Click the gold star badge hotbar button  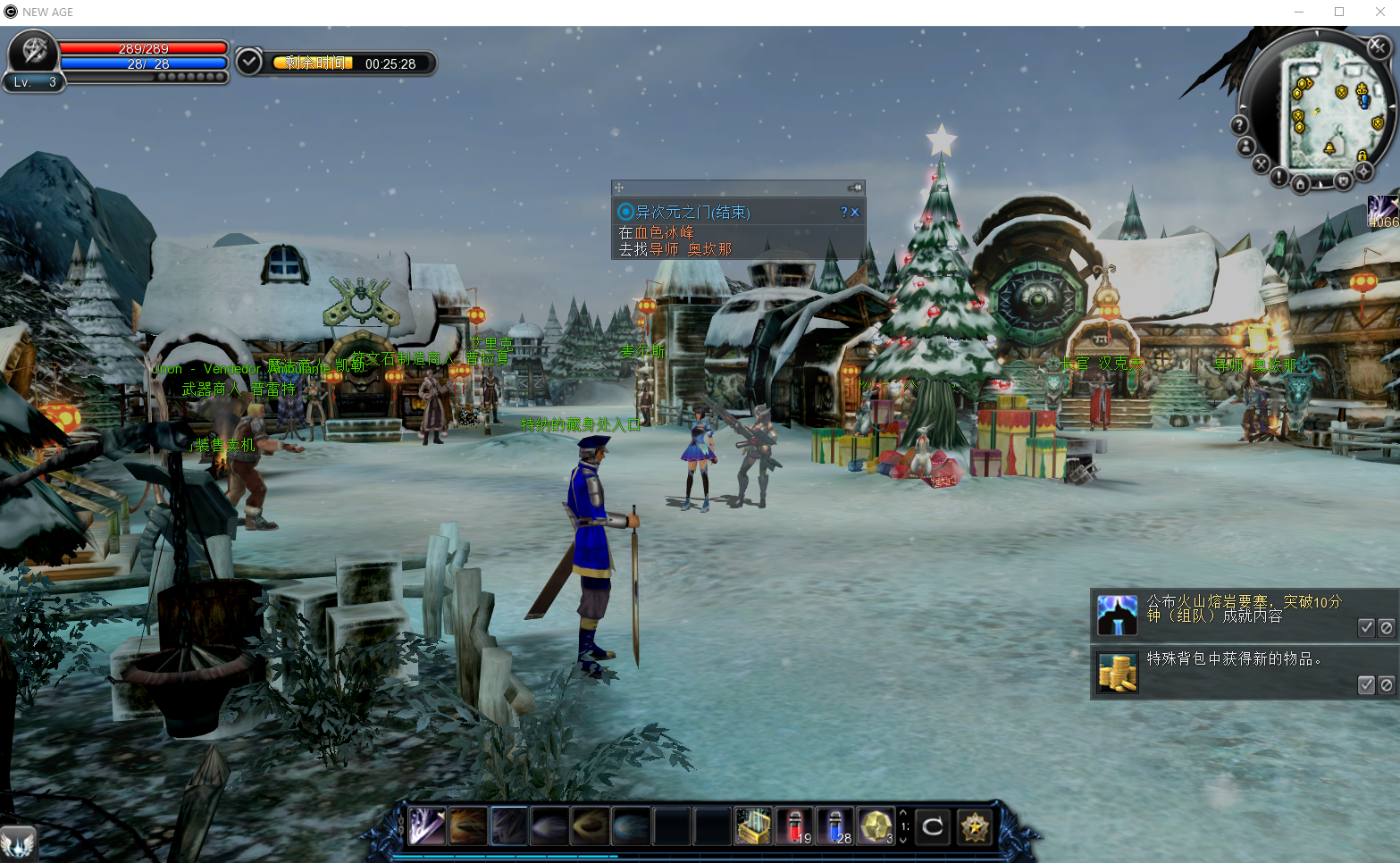[975, 826]
